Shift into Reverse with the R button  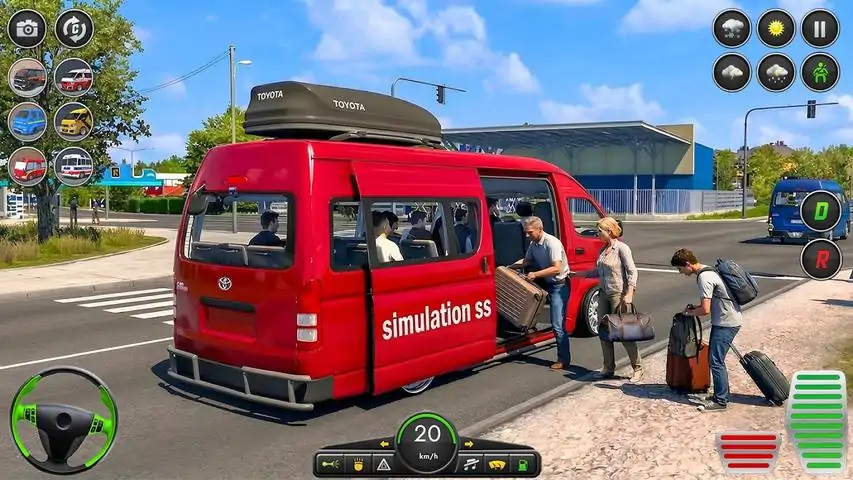820,258
